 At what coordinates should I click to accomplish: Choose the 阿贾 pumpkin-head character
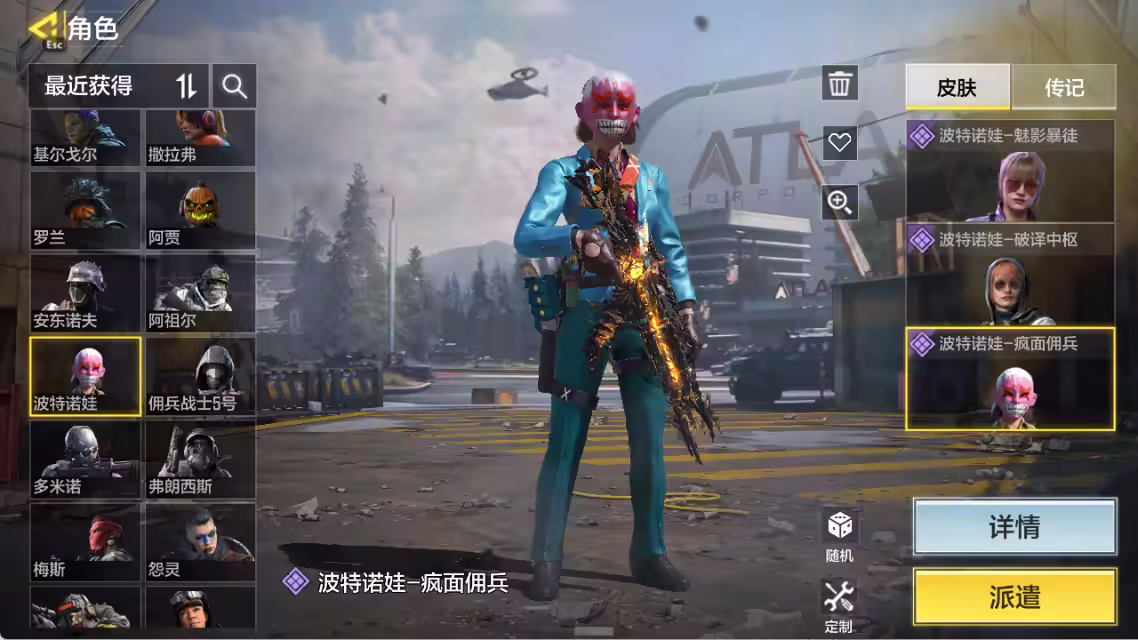(x=200, y=210)
